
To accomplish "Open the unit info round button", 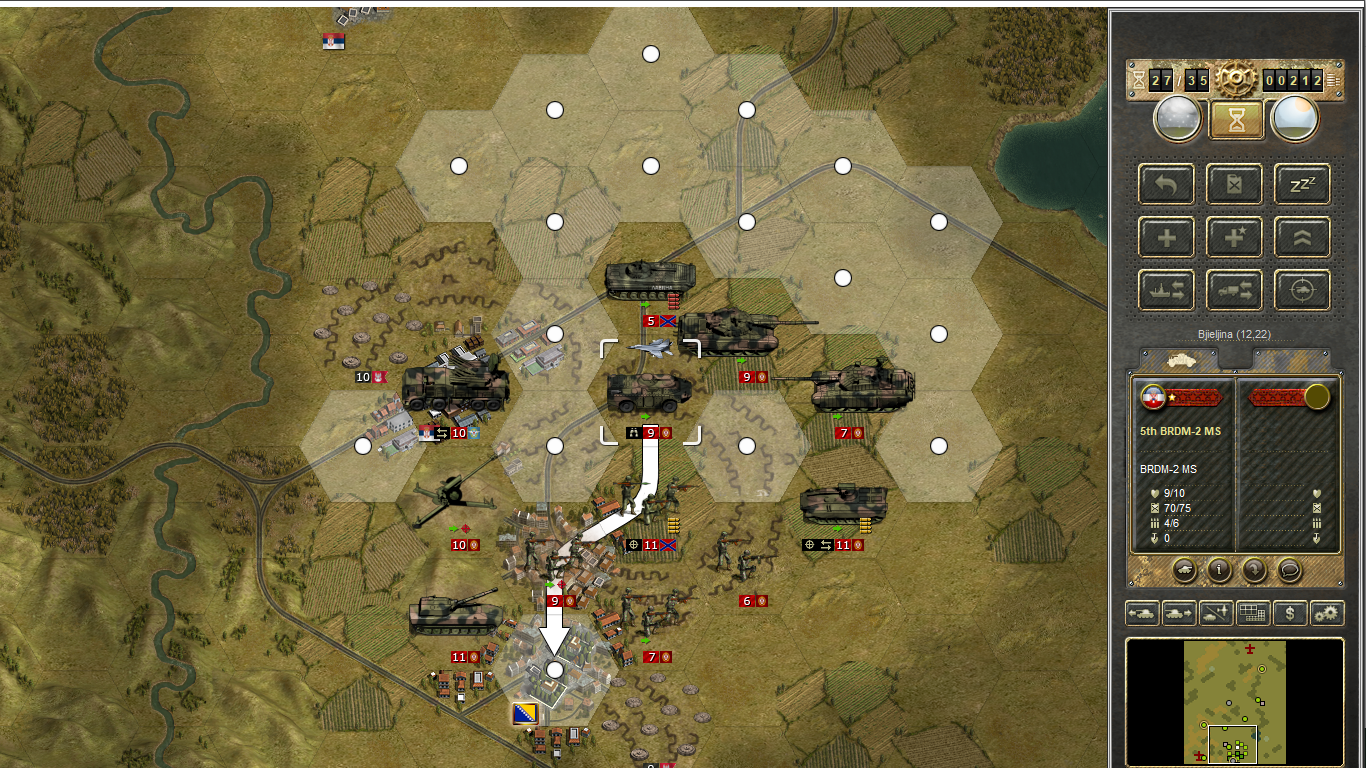I will coord(1219,570).
